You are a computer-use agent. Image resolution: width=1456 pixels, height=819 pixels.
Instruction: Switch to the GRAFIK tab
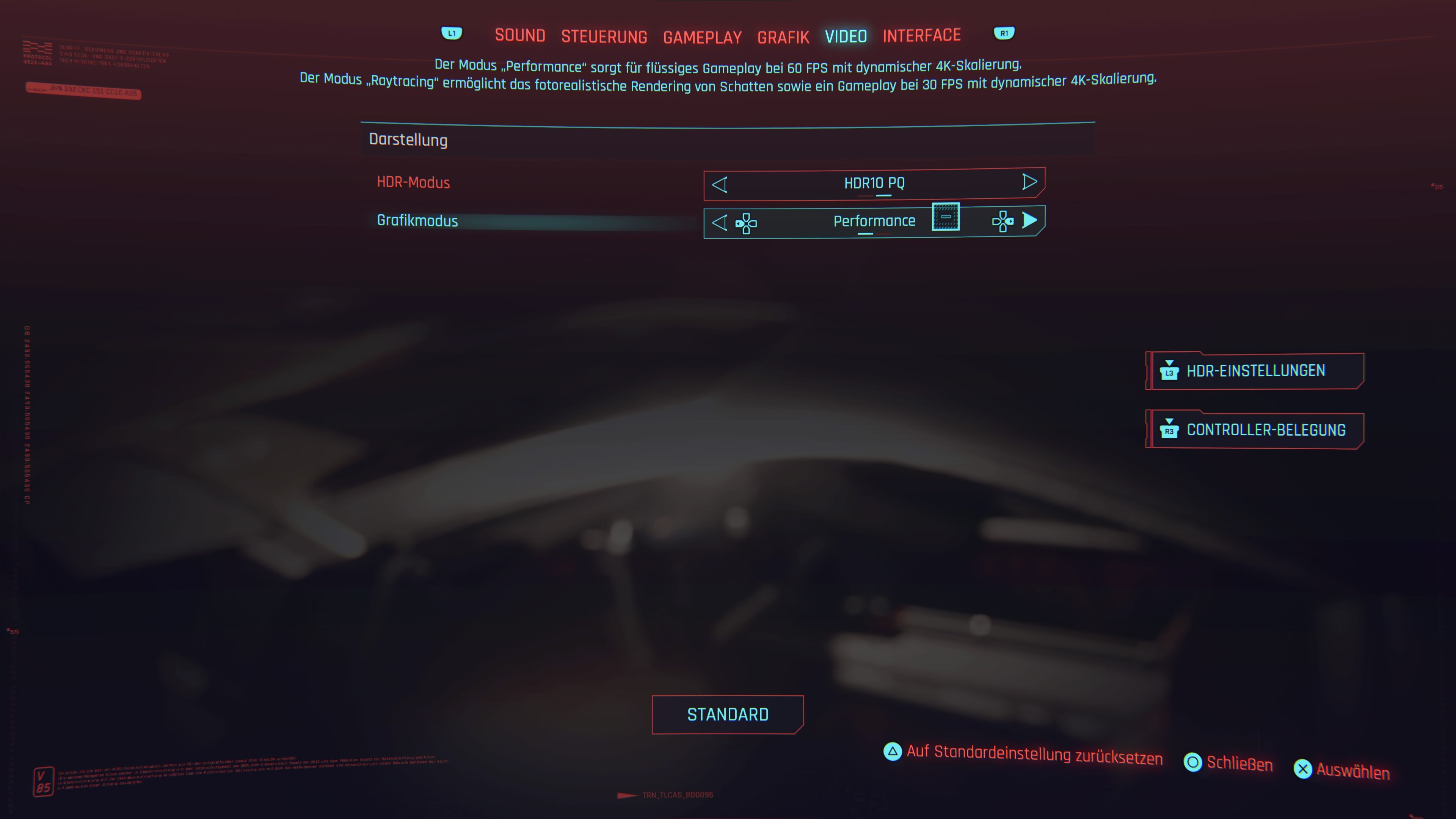tap(783, 36)
